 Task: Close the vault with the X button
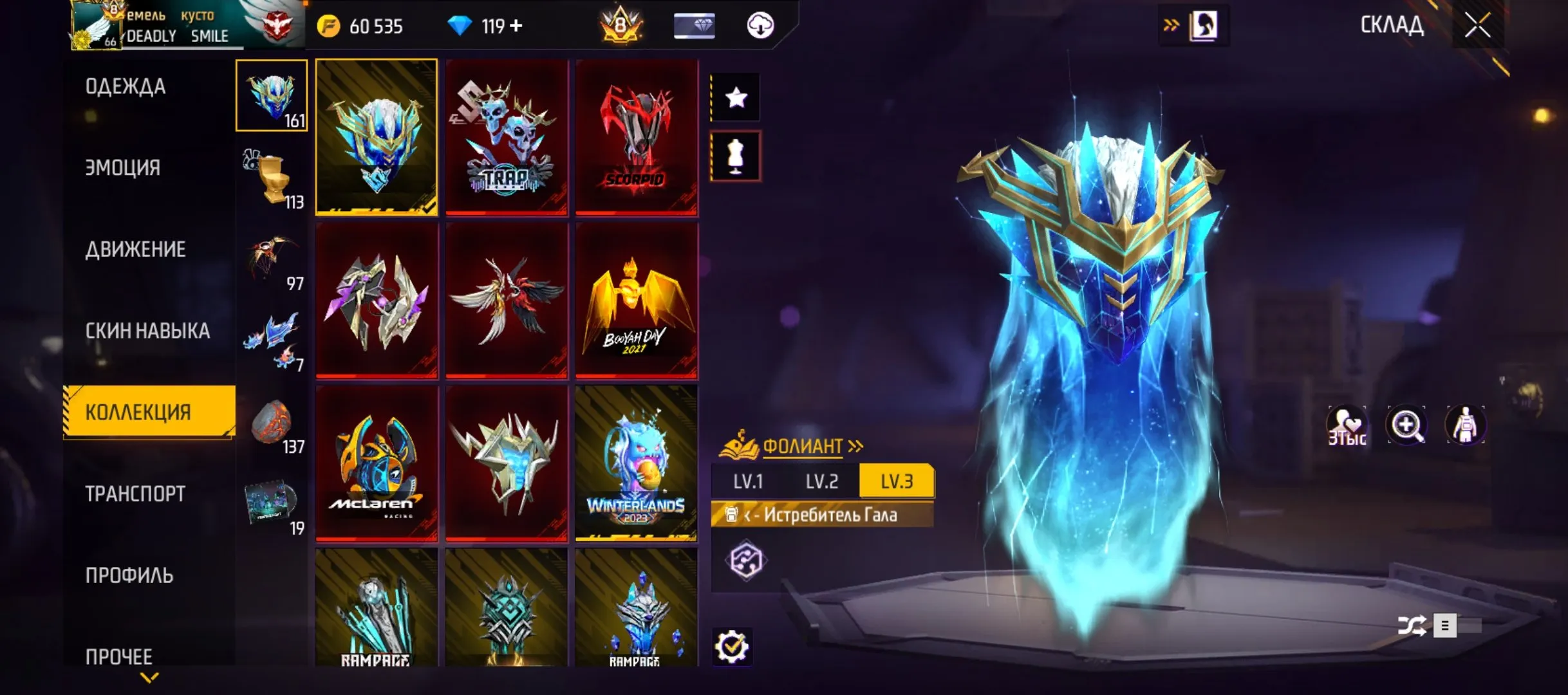[1477, 26]
